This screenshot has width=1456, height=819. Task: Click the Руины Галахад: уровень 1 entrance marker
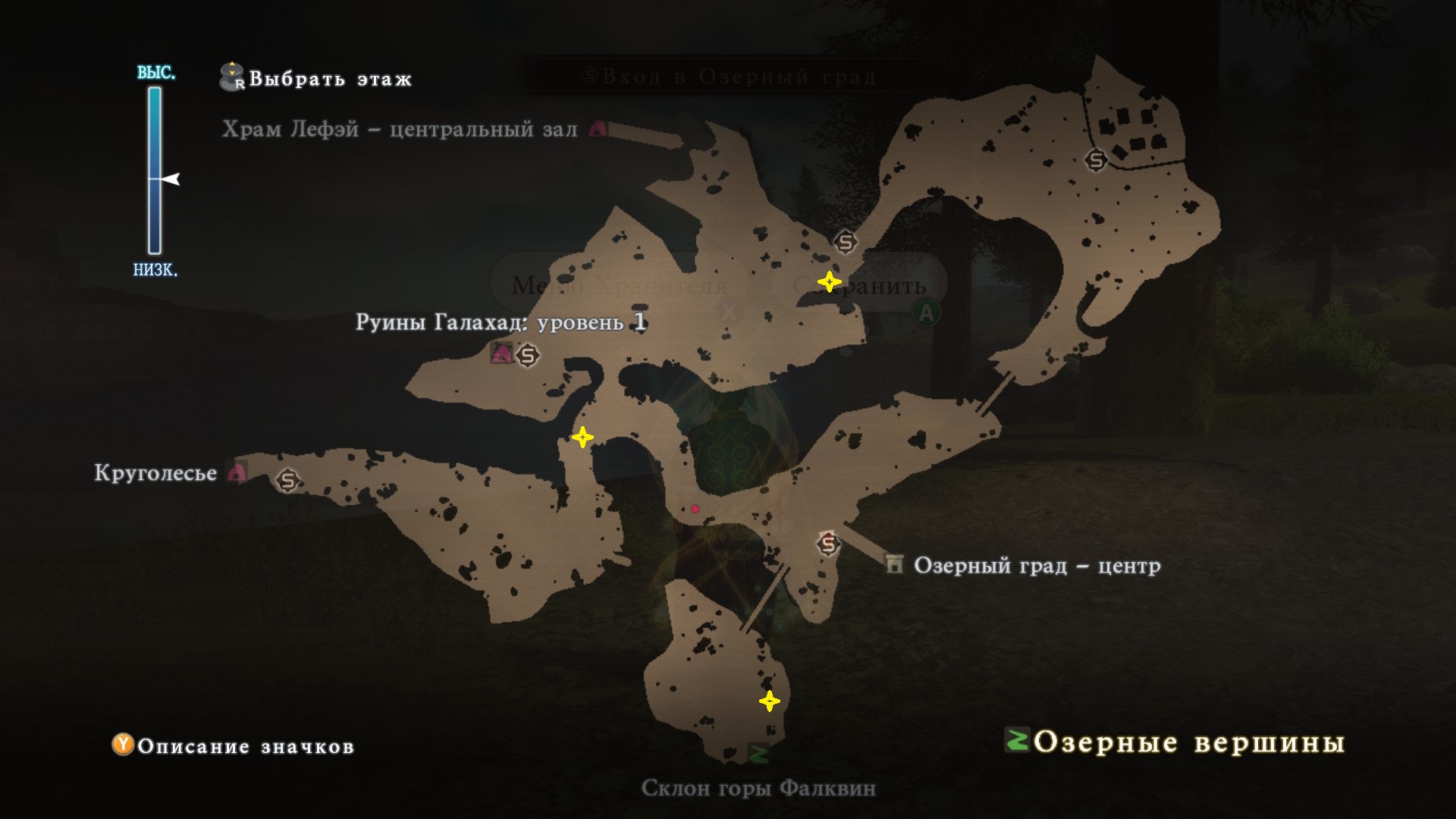[x=500, y=353]
